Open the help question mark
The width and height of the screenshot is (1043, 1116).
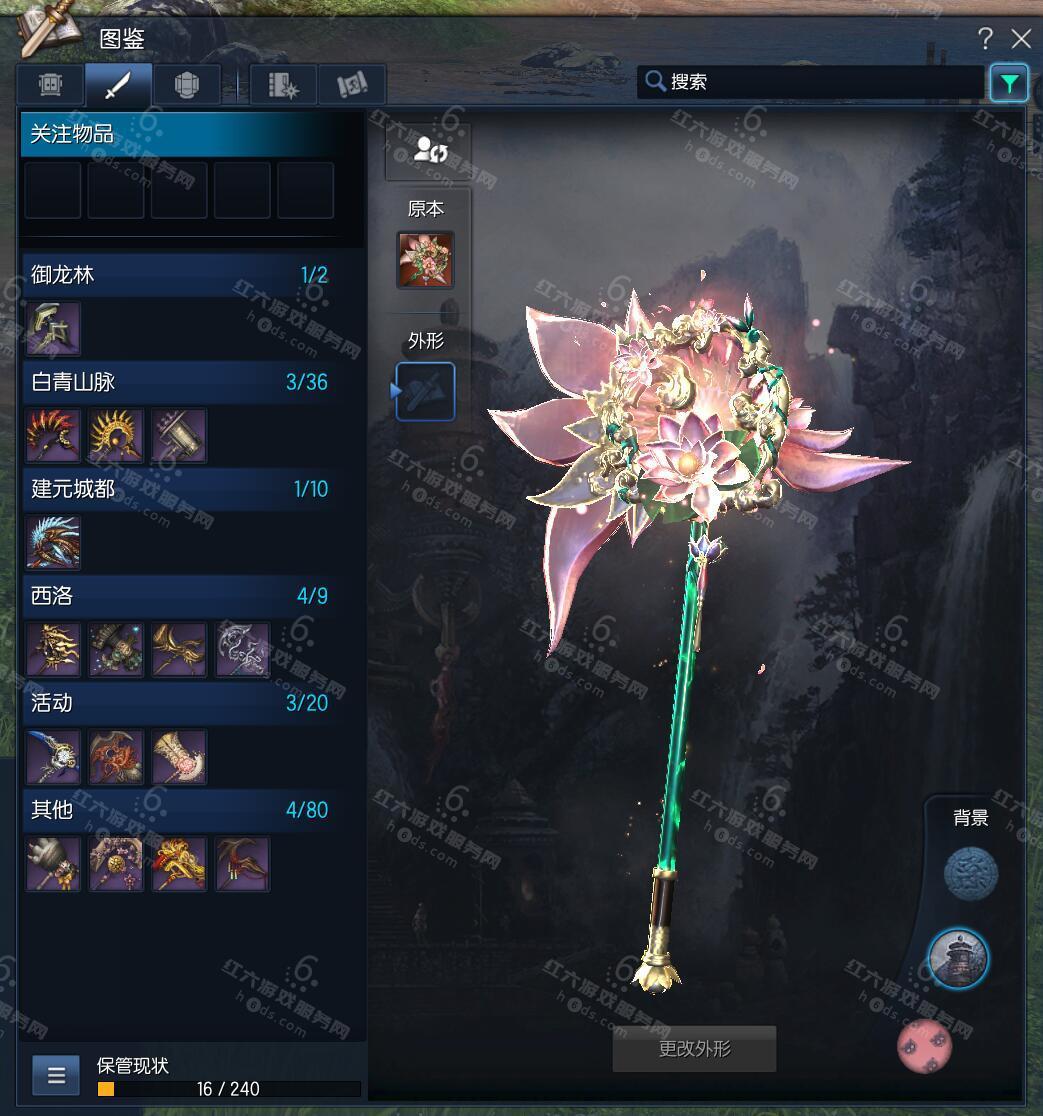[985, 39]
